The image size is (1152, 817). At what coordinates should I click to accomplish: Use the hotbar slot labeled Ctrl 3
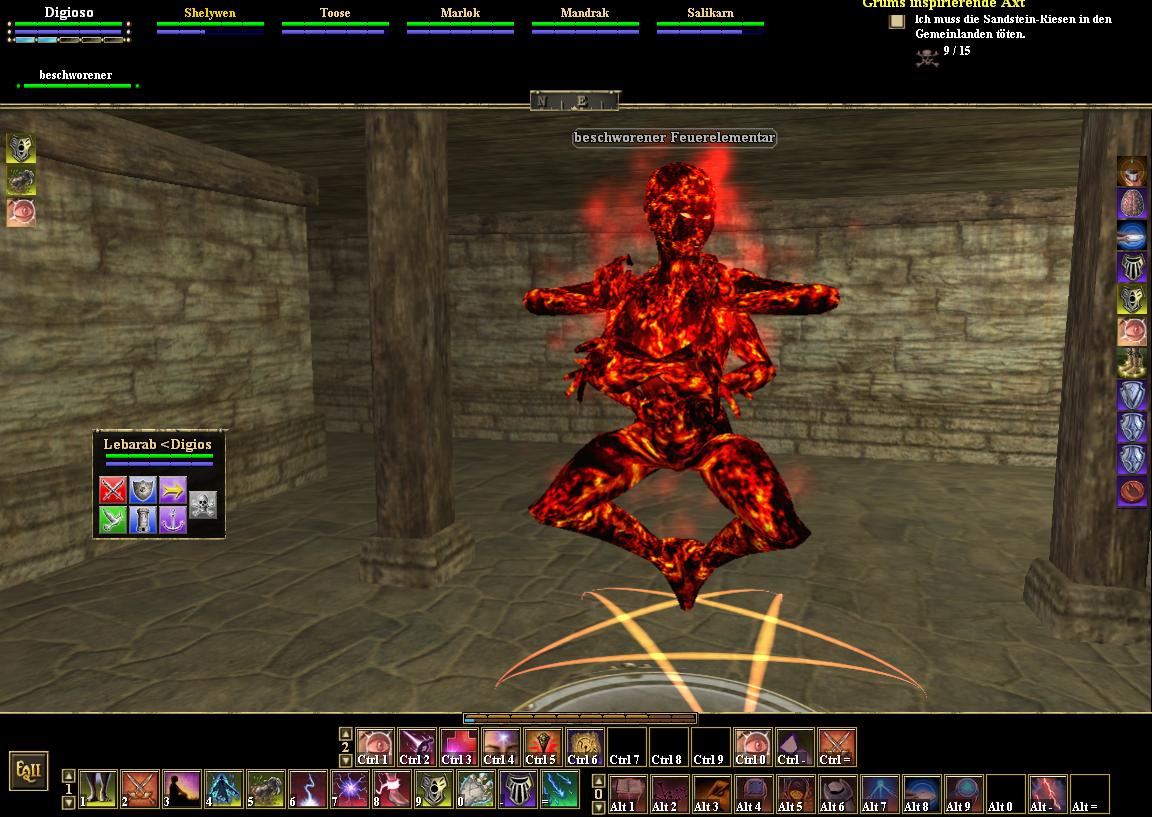(459, 747)
